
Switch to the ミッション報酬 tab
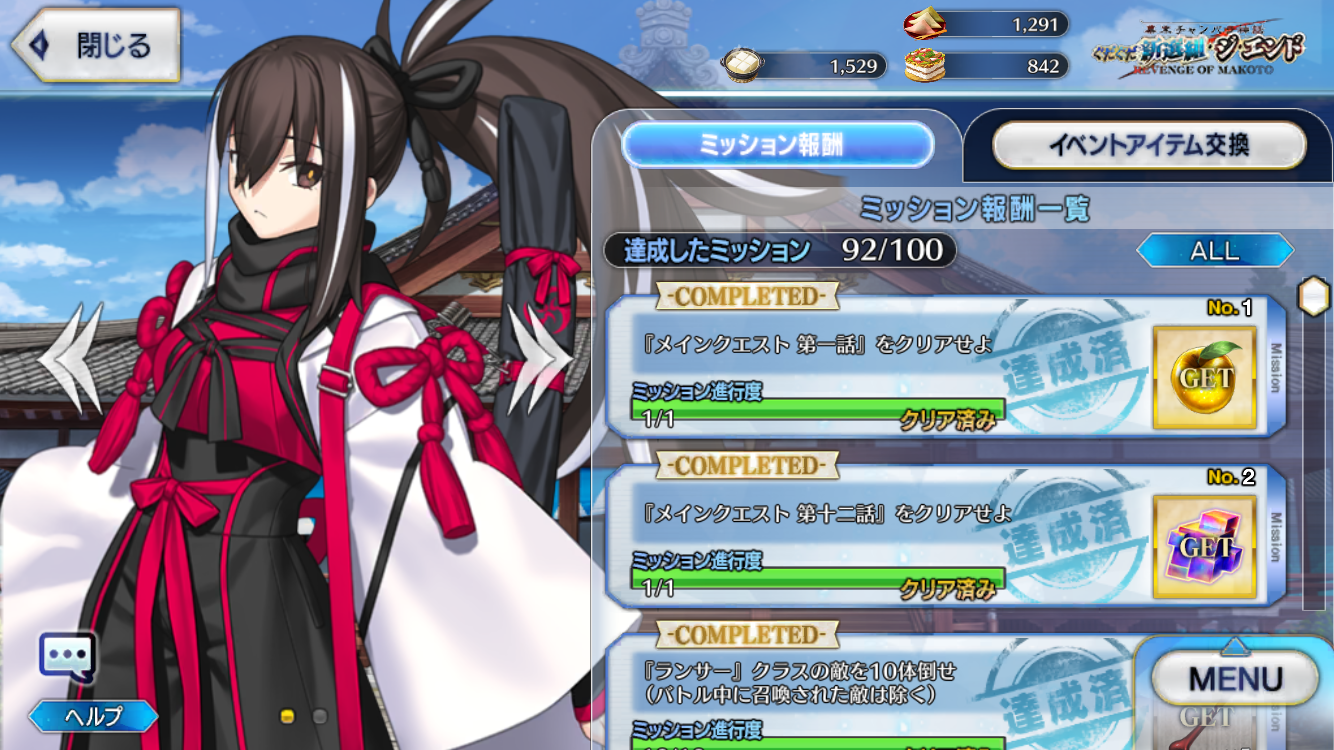coord(777,146)
